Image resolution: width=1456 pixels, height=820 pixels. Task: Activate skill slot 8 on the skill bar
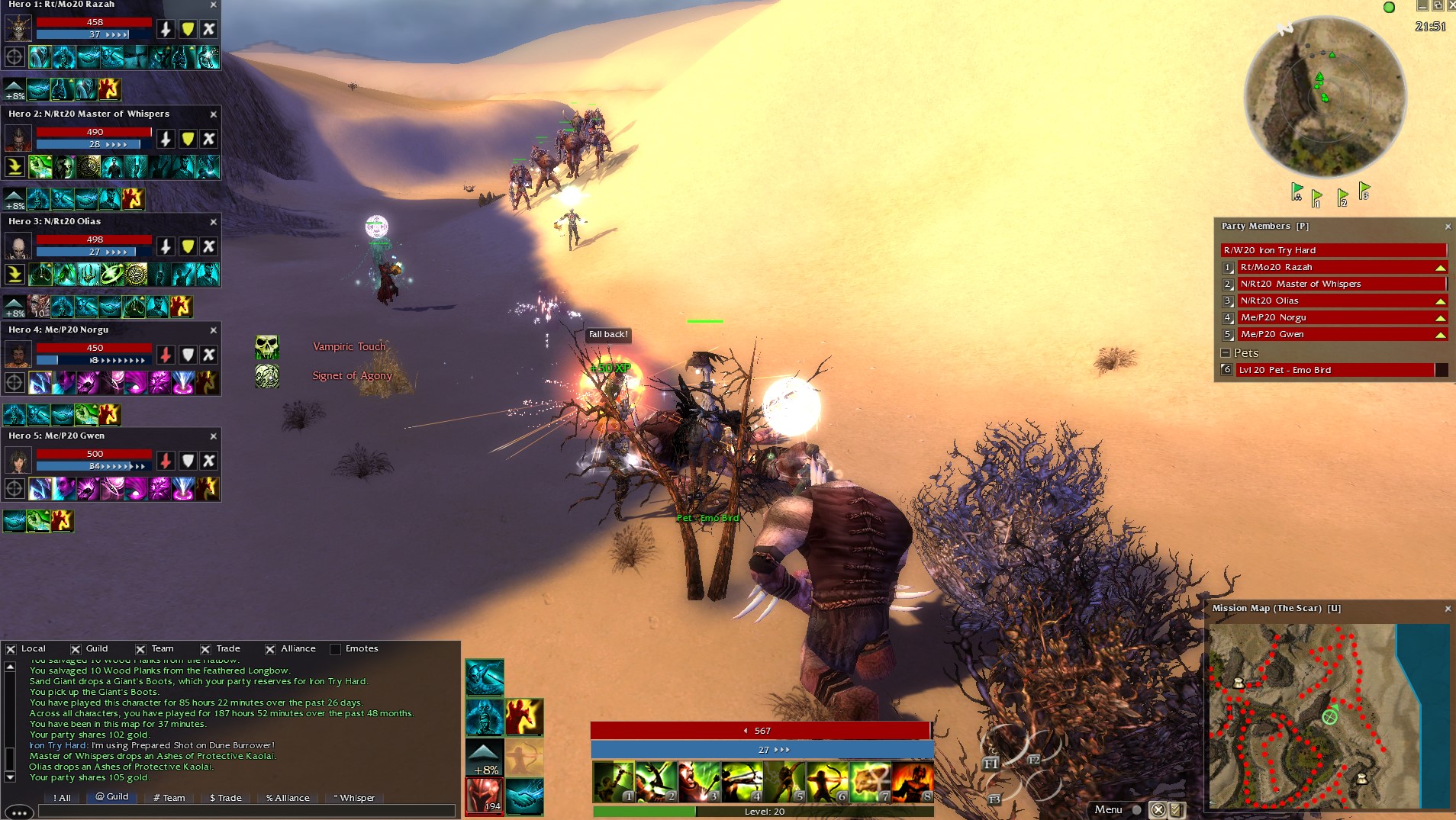point(913,782)
